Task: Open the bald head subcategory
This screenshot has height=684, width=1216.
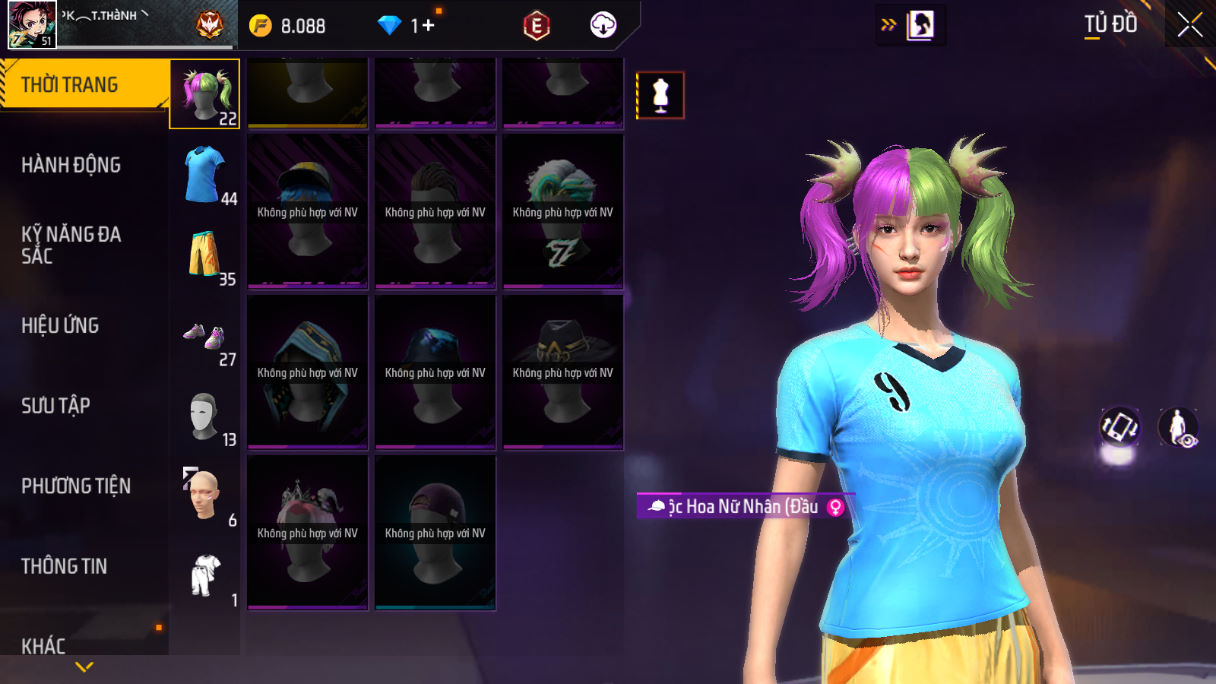Action: click(x=204, y=494)
